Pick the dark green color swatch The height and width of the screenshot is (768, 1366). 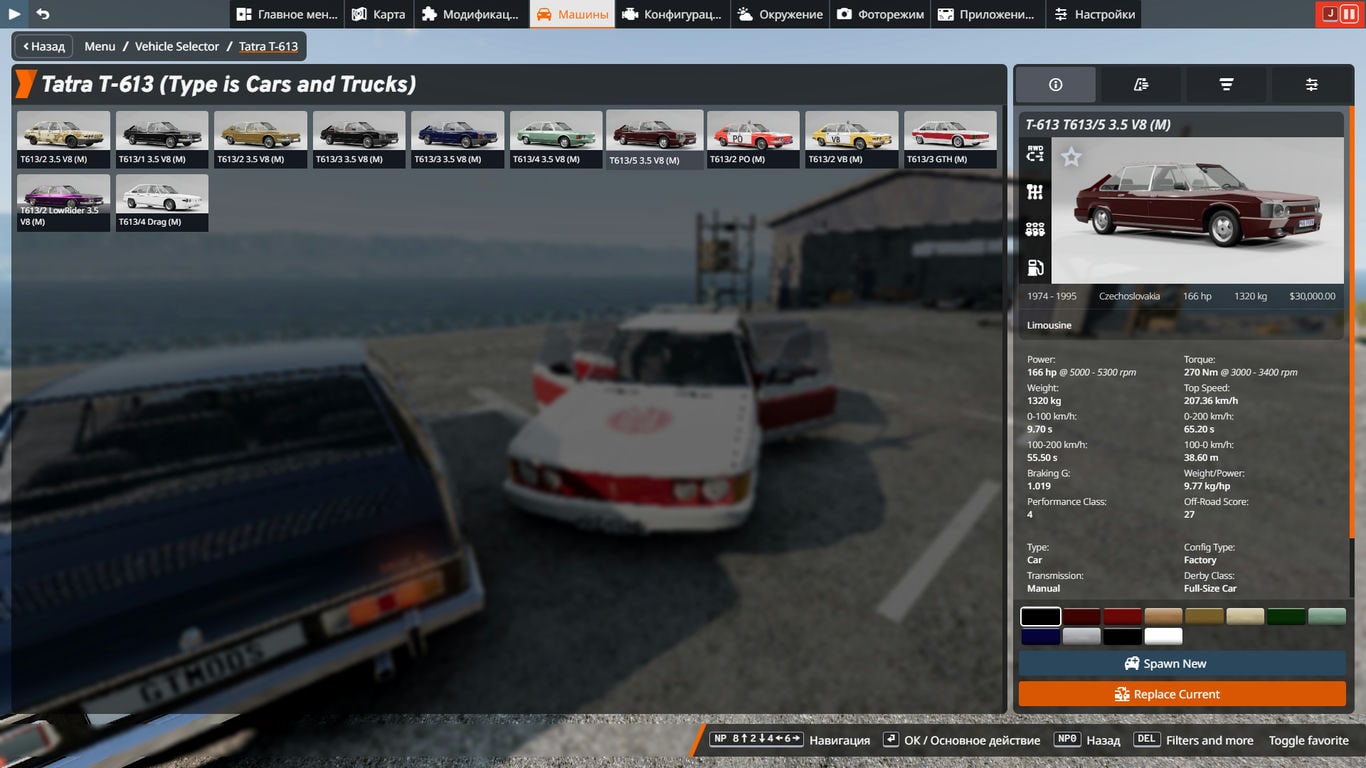coord(1286,616)
